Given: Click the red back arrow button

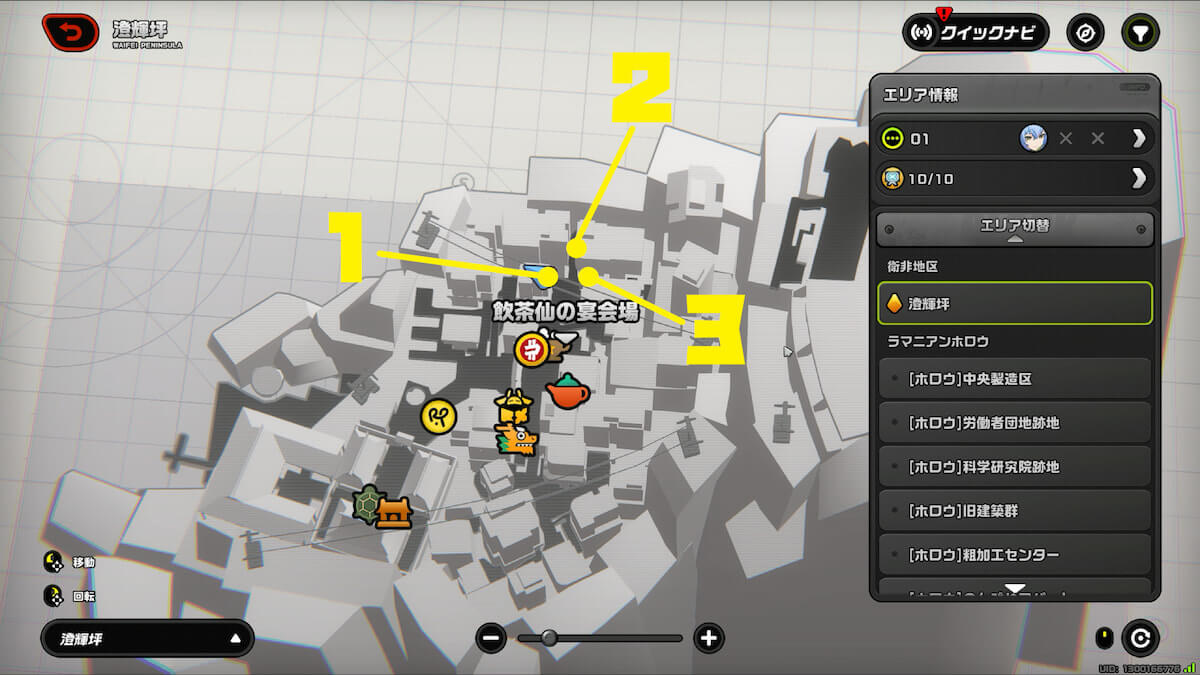Looking at the screenshot, I should pyautogui.click(x=70, y=32).
